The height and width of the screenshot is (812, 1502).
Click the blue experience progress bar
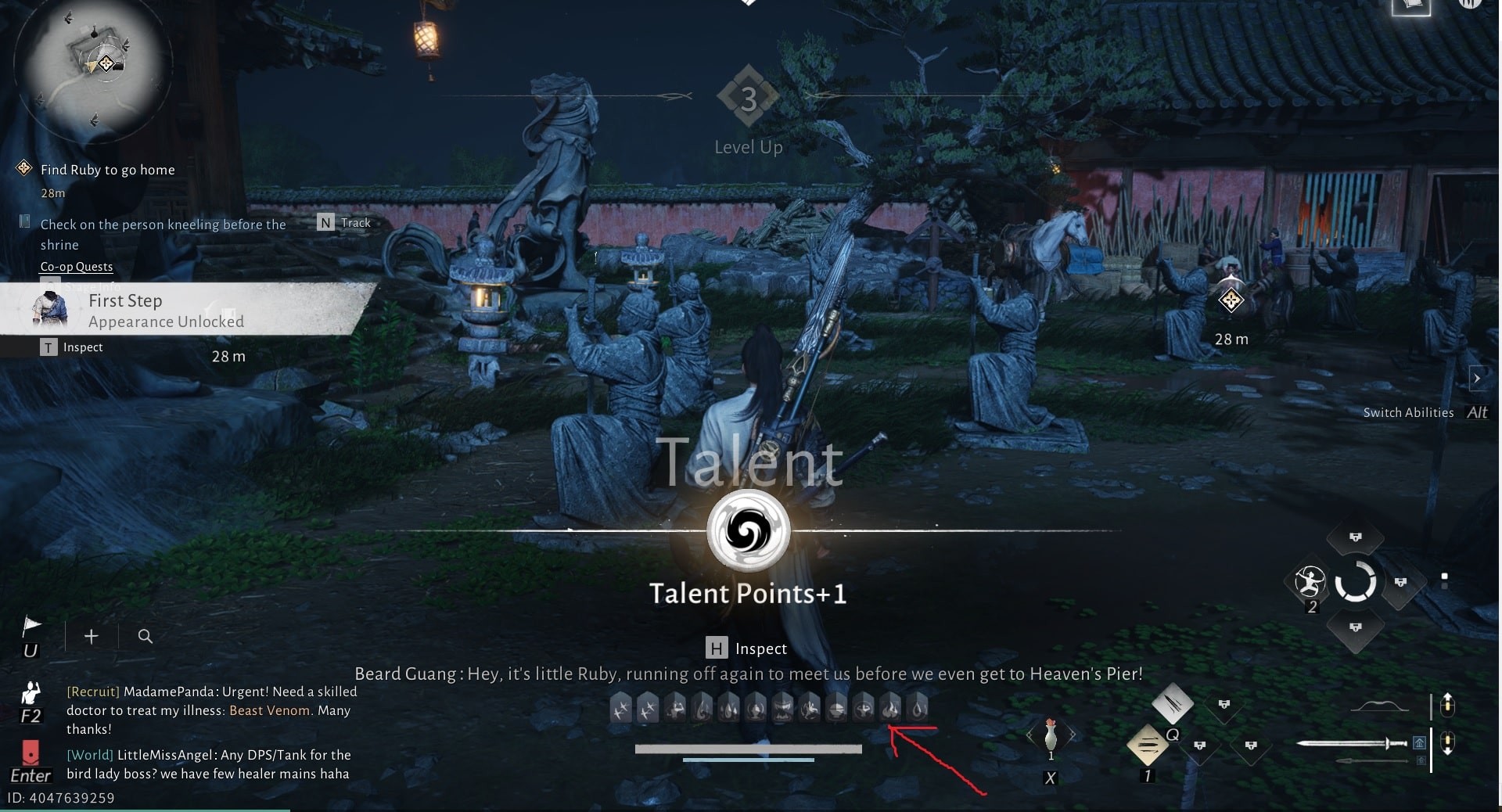748,758
